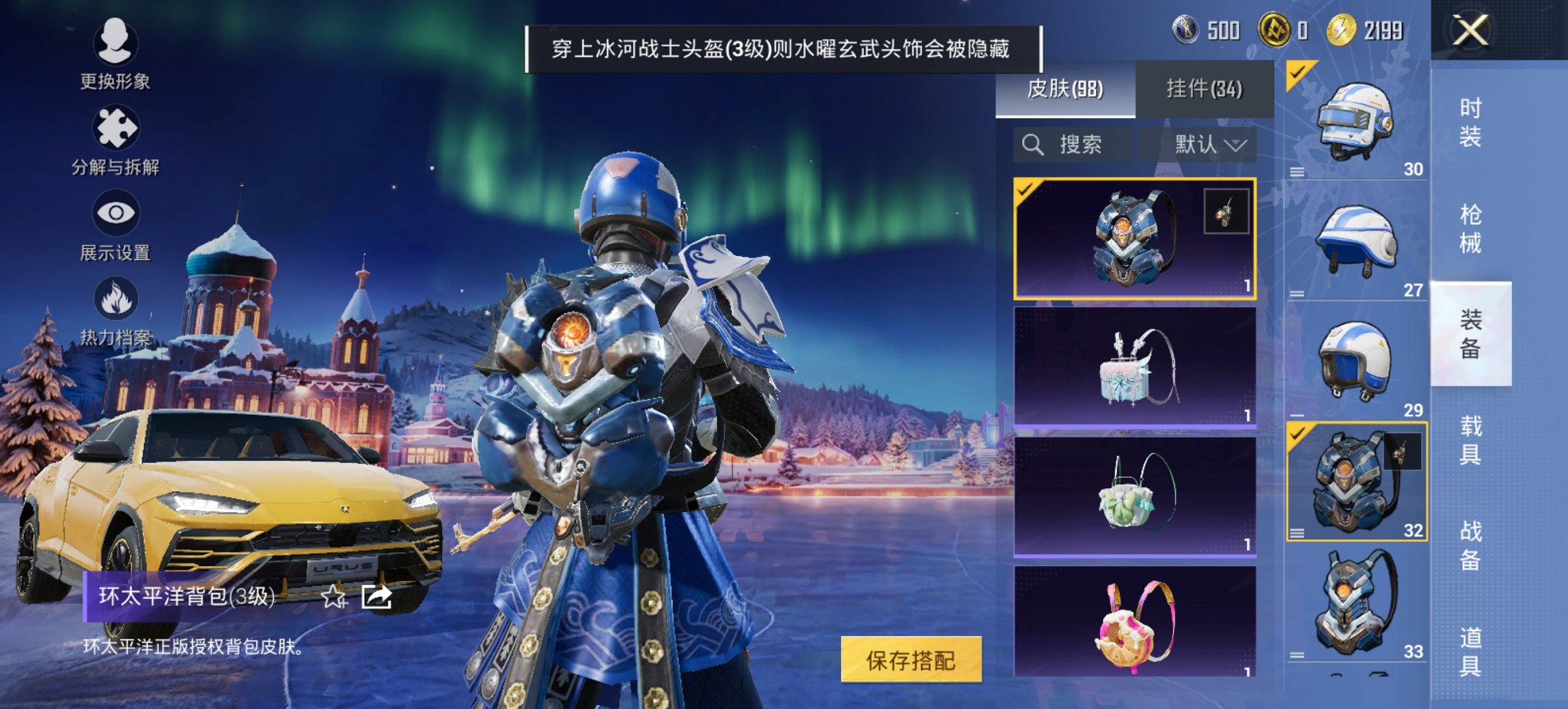
Task: Click the gold lightning coin balance icon
Action: (1341, 29)
